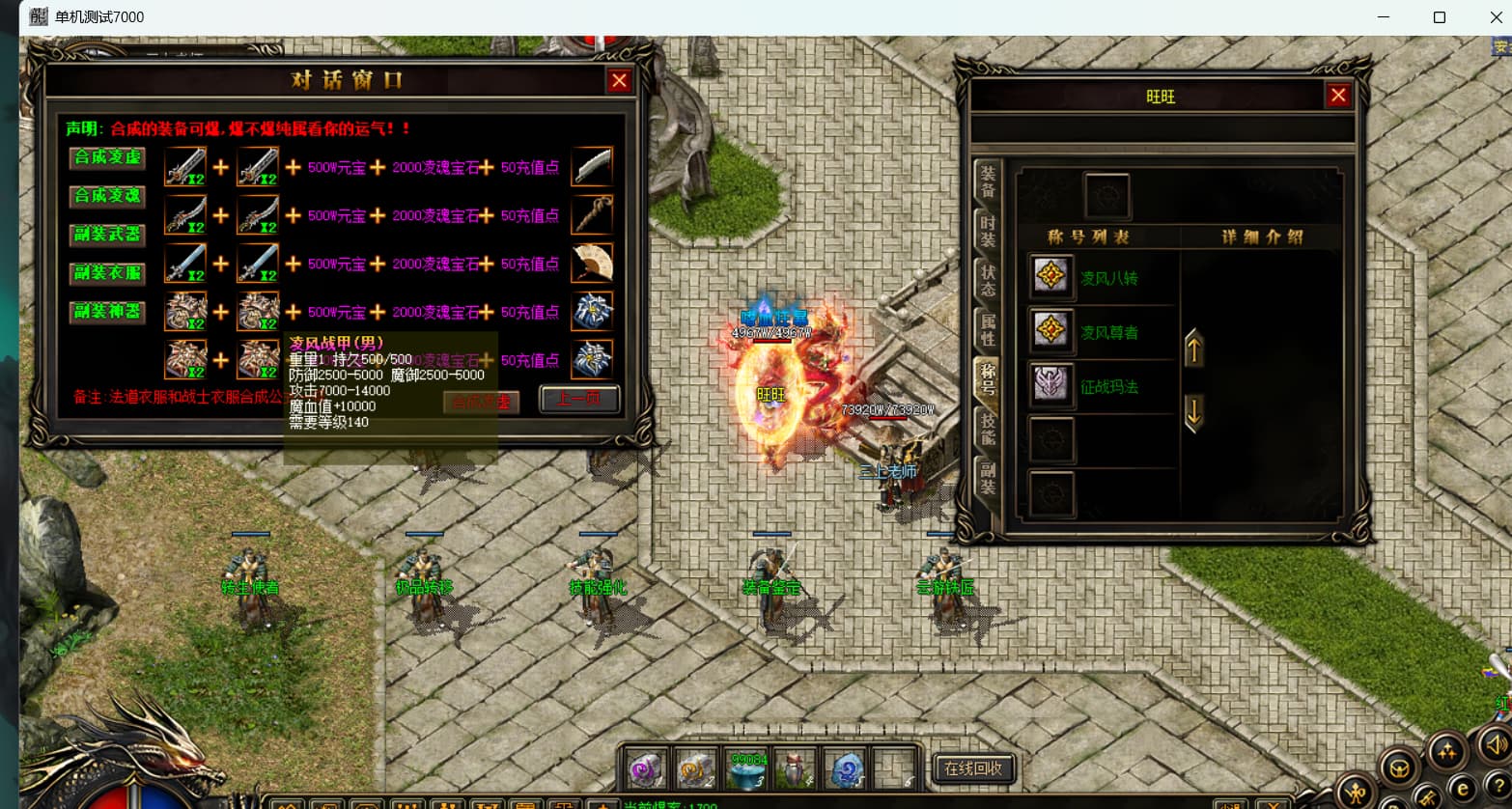Viewport: 1512px width, 809px height.
Task: Switch to the 副装 sub-equipment tab
Action: point(988,478)
